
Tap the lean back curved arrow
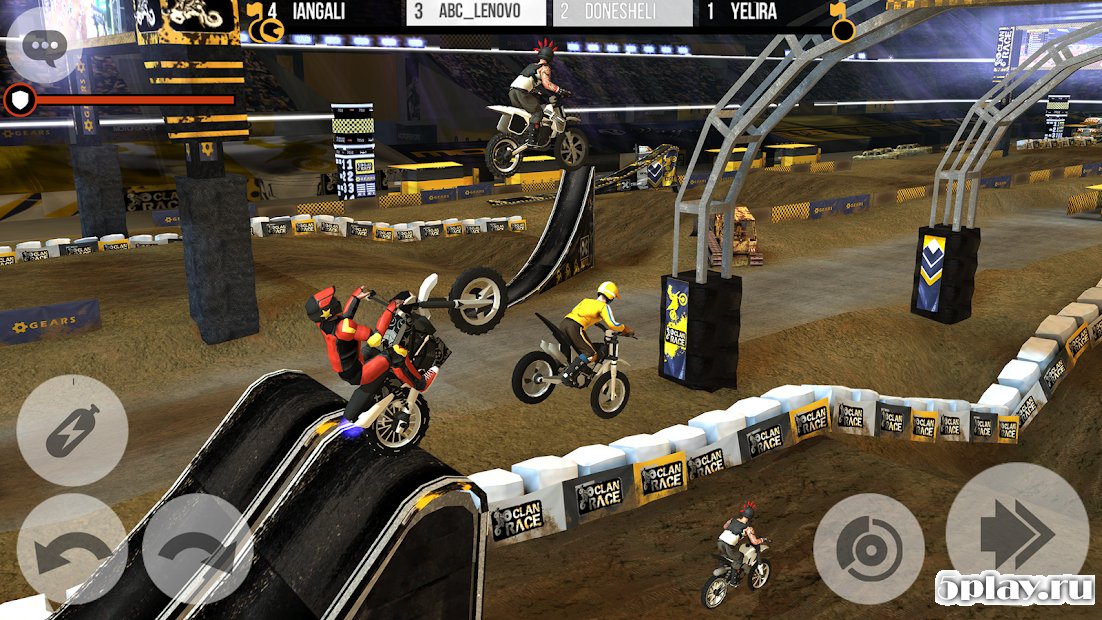[70, 552]
